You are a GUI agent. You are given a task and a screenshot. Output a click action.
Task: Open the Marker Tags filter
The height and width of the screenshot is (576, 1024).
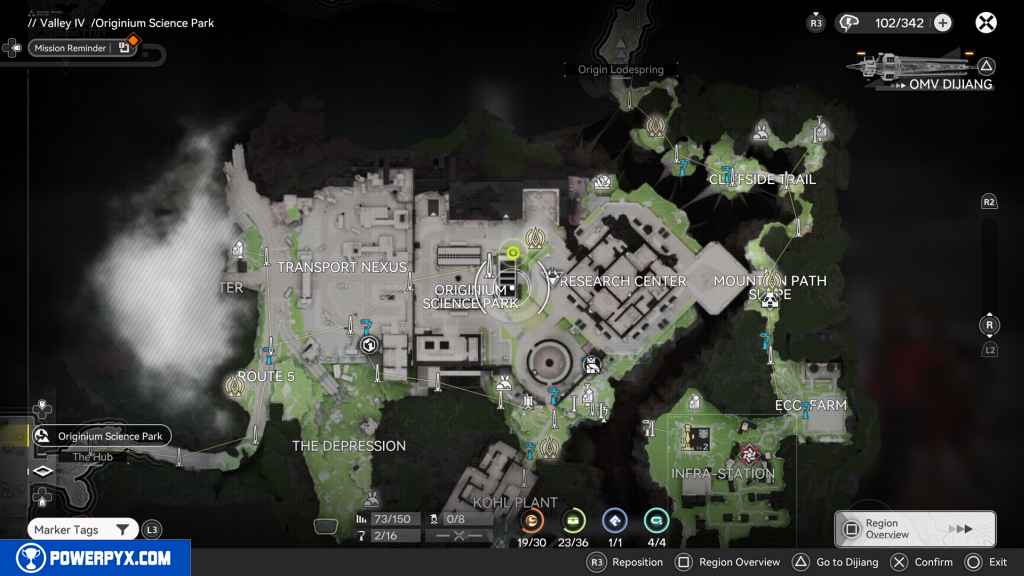click(x=82, y=529)
